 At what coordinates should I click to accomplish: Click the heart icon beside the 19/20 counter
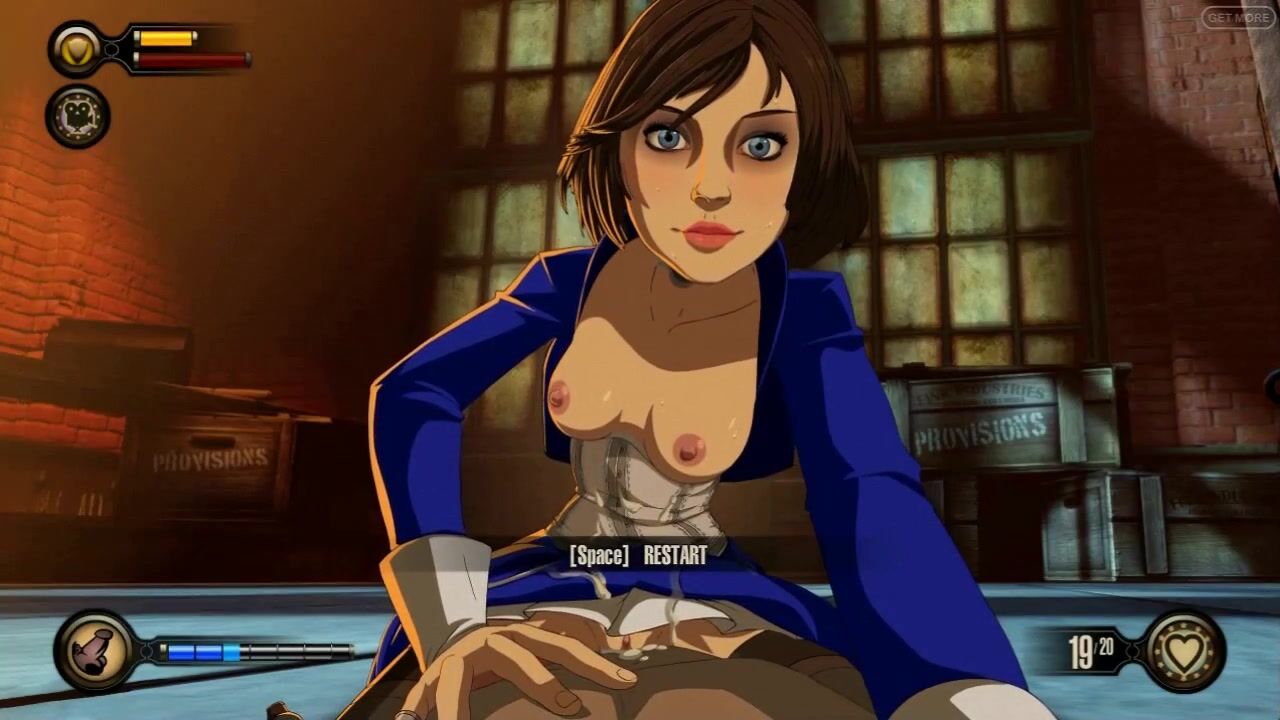tap(1185, 652)
